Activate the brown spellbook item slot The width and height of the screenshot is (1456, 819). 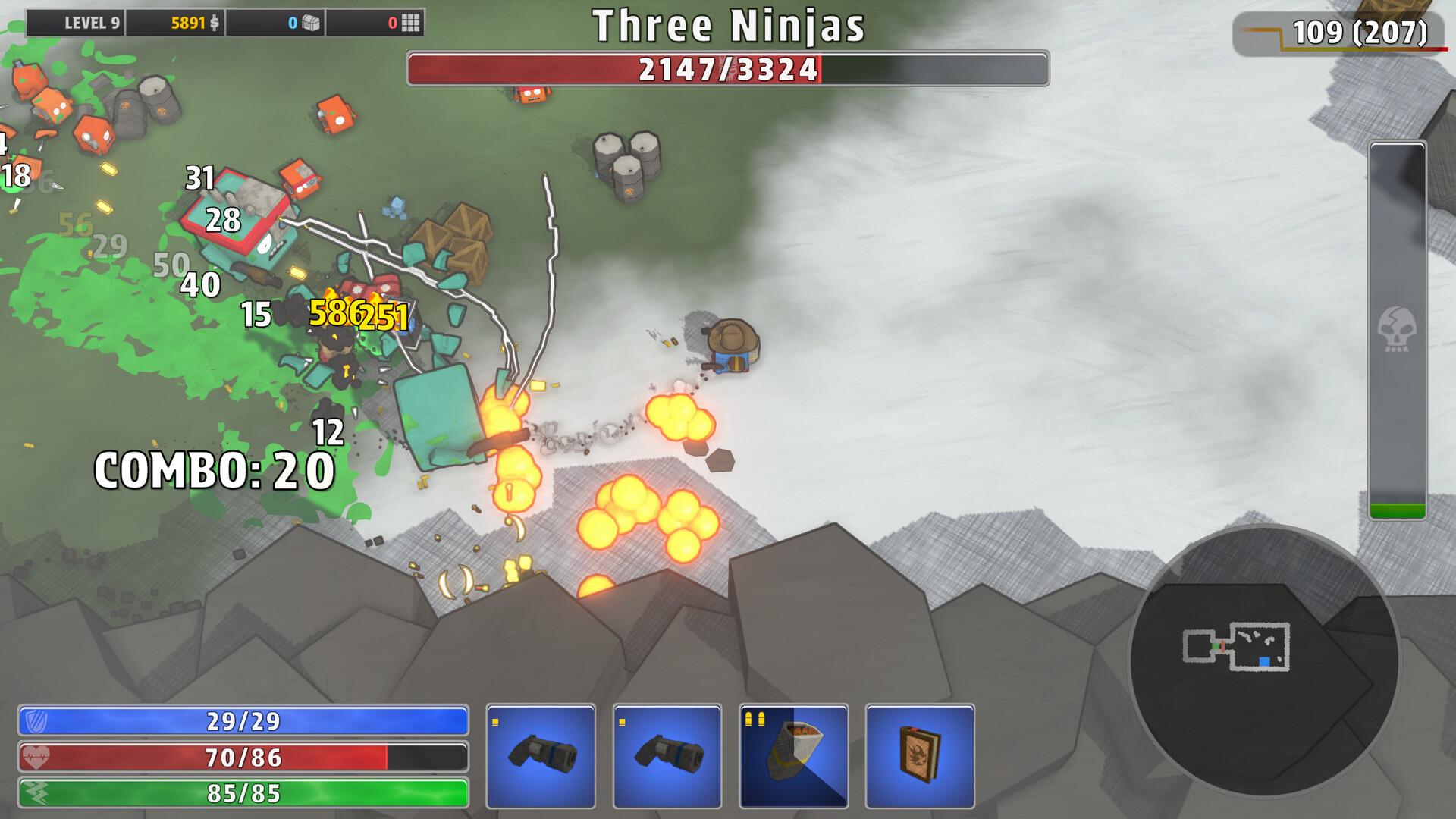[x=920, y=755]
